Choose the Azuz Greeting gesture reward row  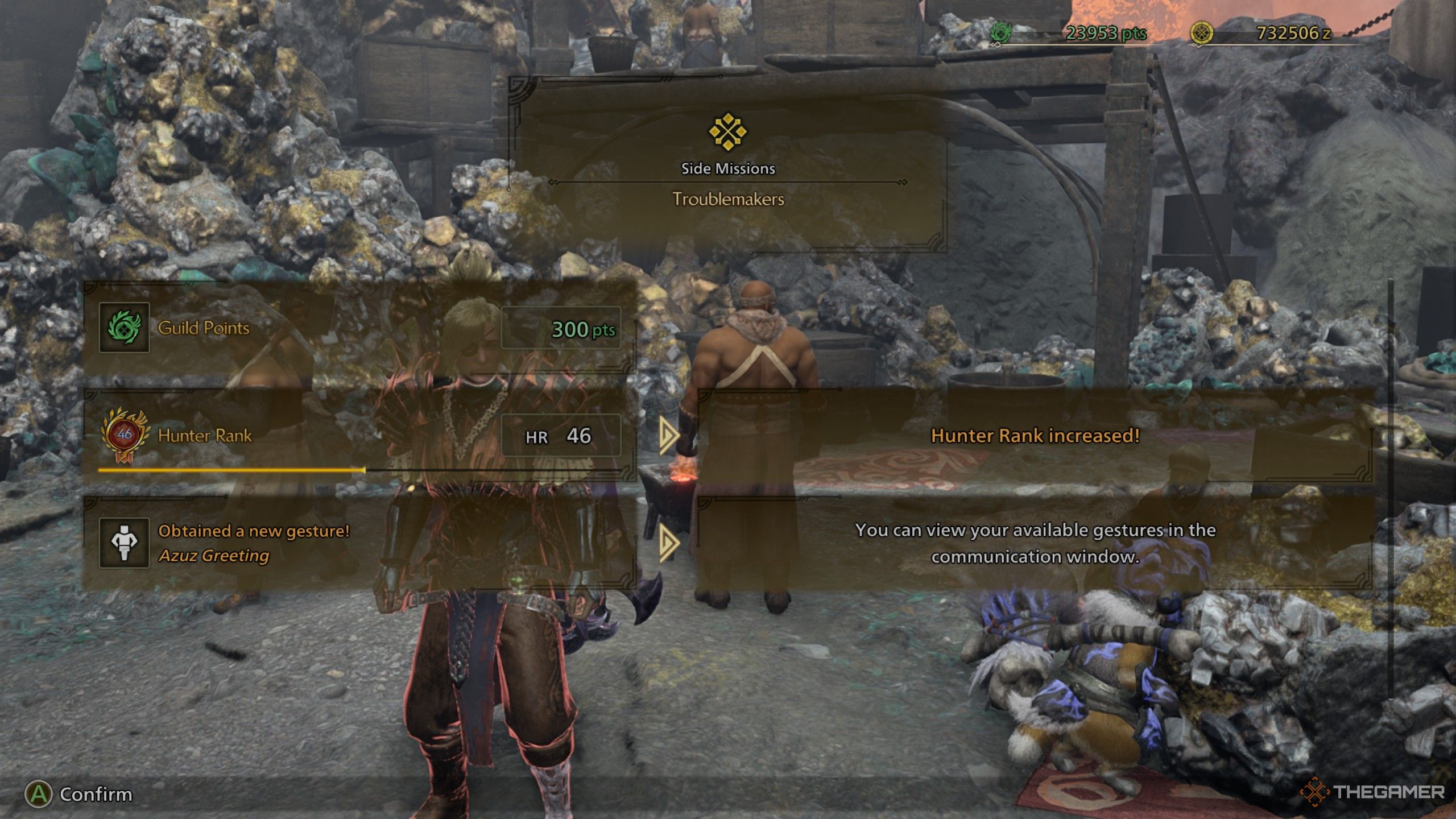(x=359, y=543)
